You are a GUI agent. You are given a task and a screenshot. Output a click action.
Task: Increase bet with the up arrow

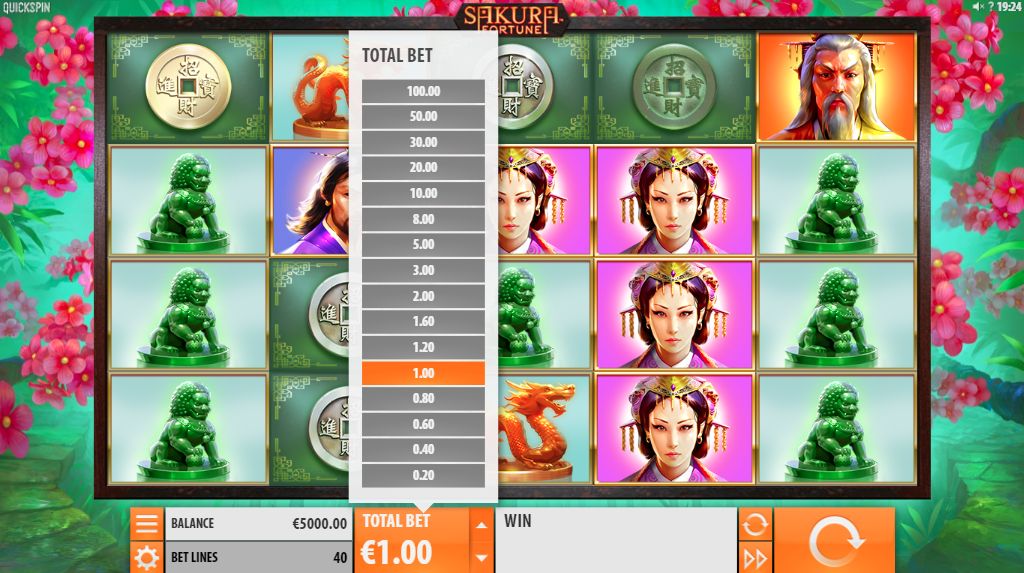(482, 524)
